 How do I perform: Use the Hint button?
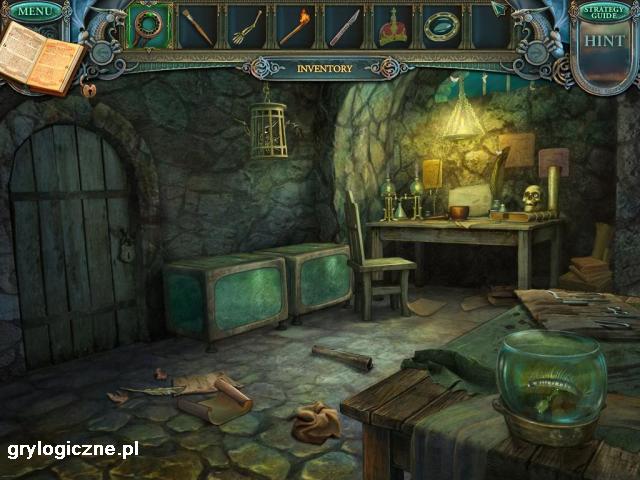pos(604,42)
